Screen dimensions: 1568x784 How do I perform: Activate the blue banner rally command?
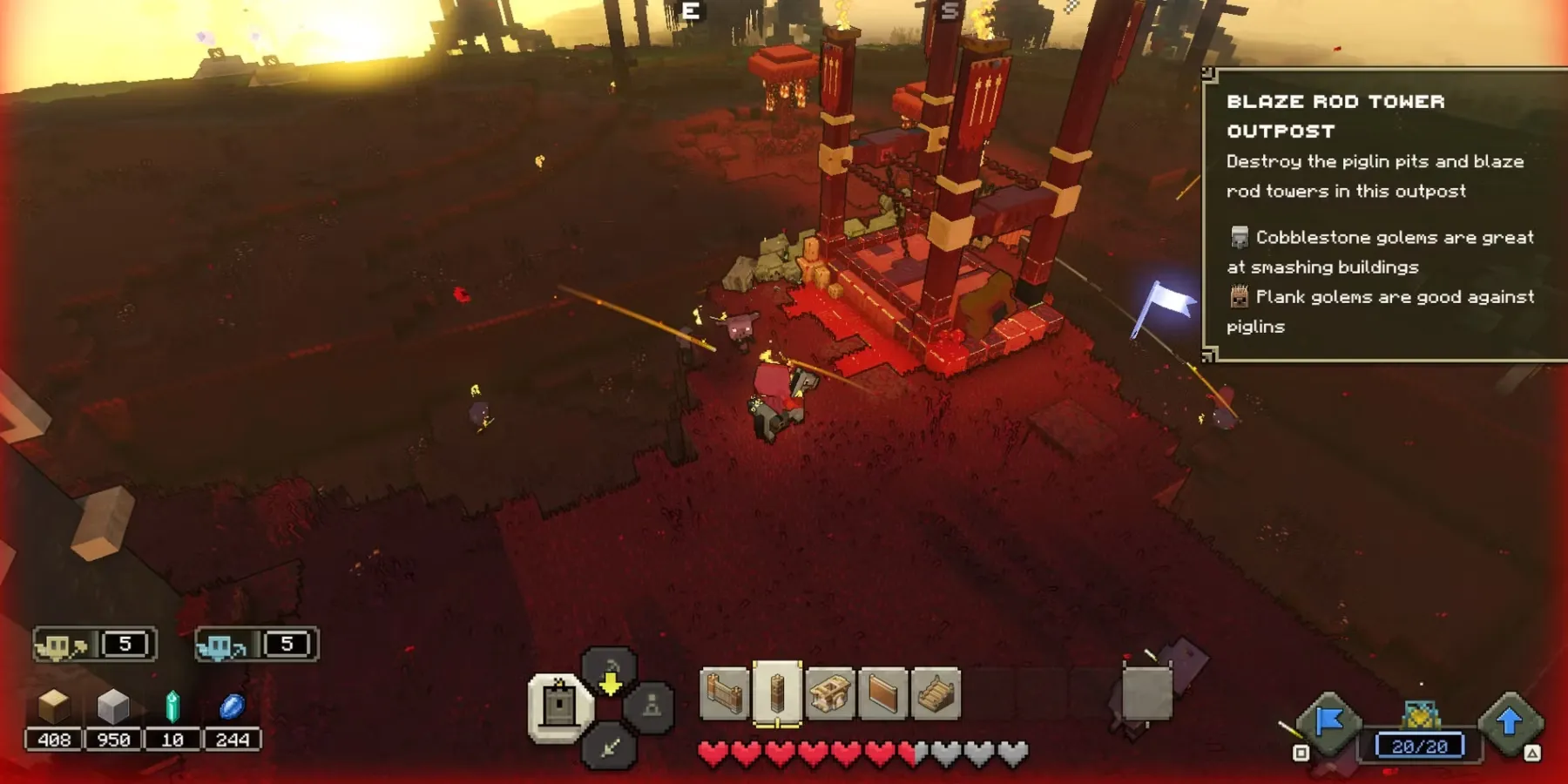click(x=1329, y=721)
